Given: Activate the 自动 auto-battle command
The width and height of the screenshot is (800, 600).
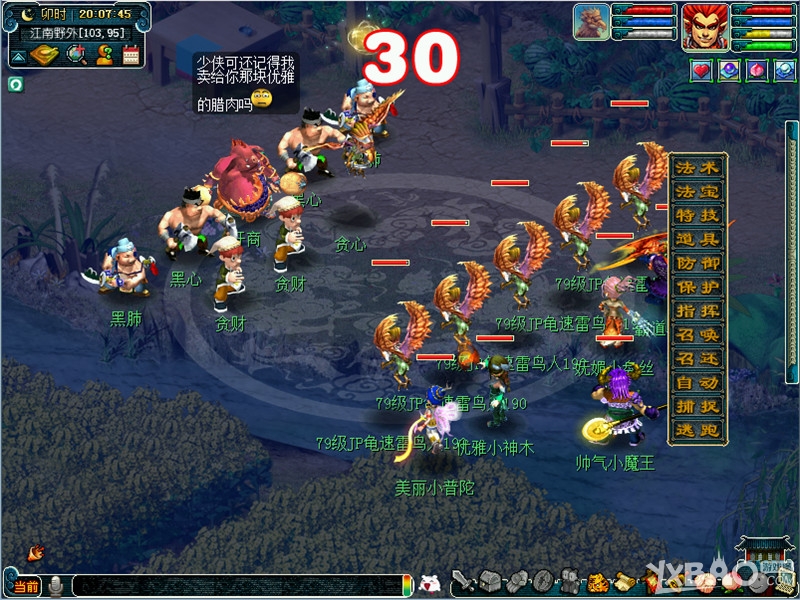Looking at the screenshot, I should [x=697, y=383].
